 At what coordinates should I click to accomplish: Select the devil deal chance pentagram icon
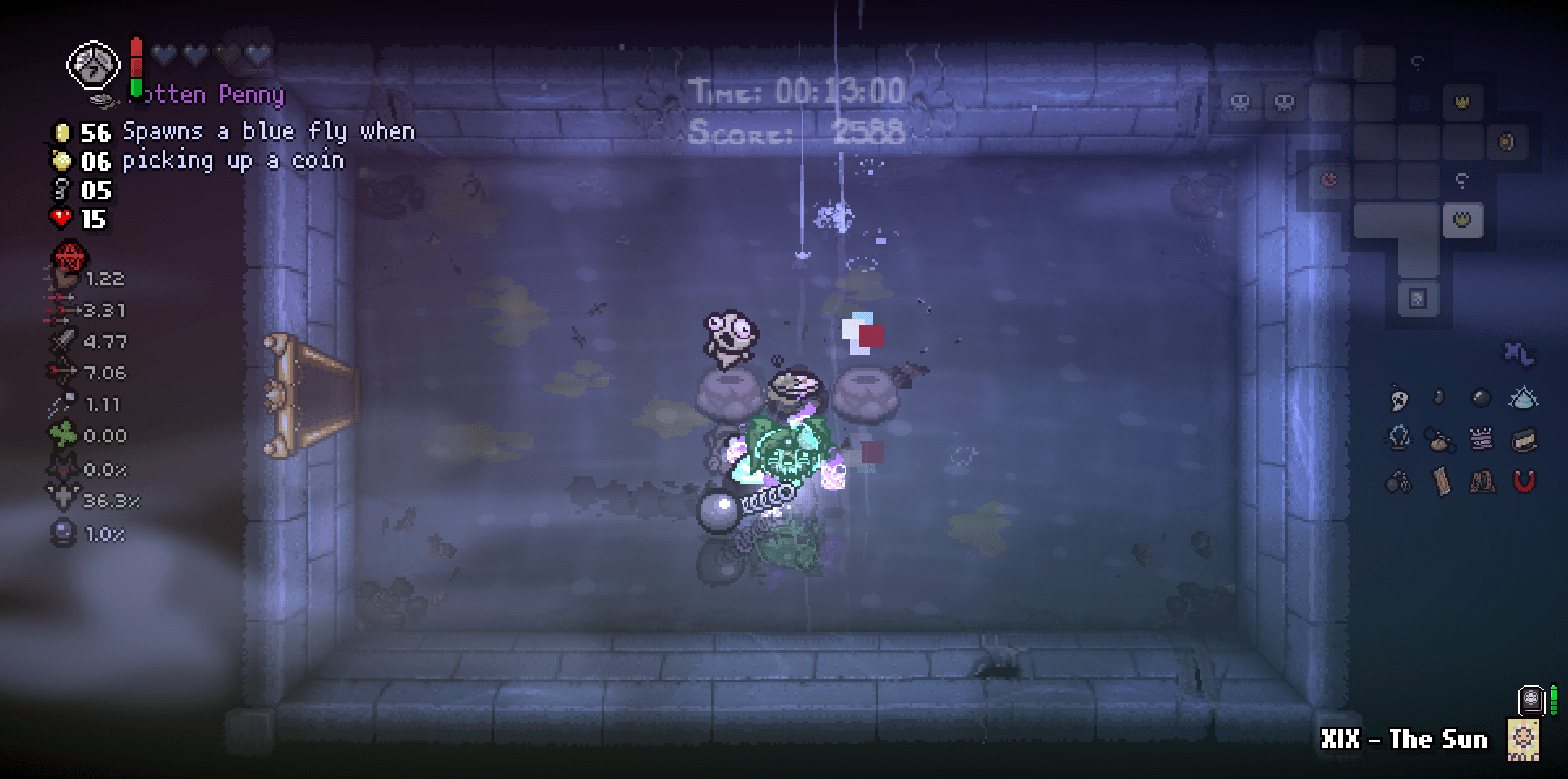(69, 257)
